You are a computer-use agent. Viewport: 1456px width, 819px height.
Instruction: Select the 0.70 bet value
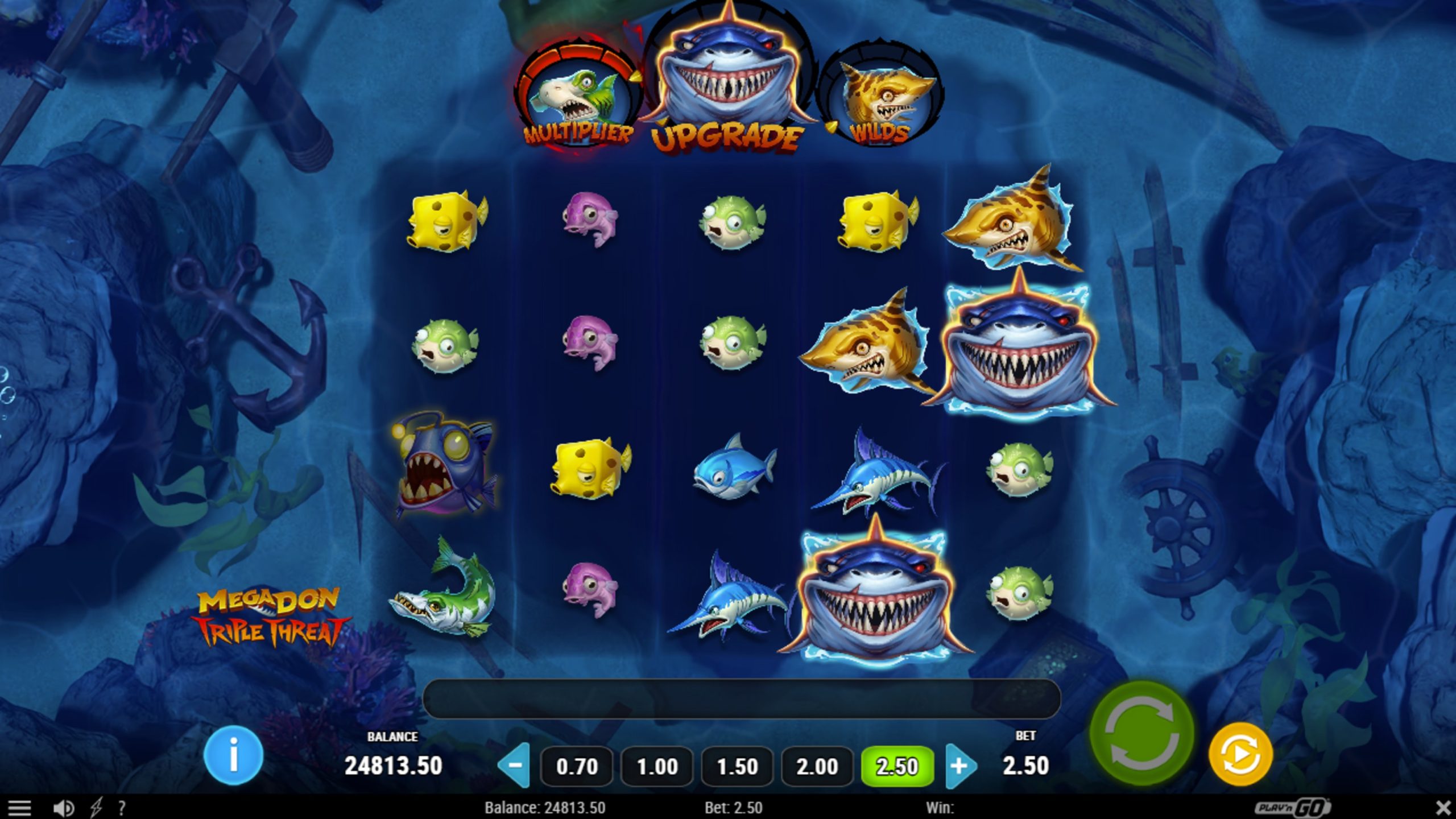(x=577, y=766)
